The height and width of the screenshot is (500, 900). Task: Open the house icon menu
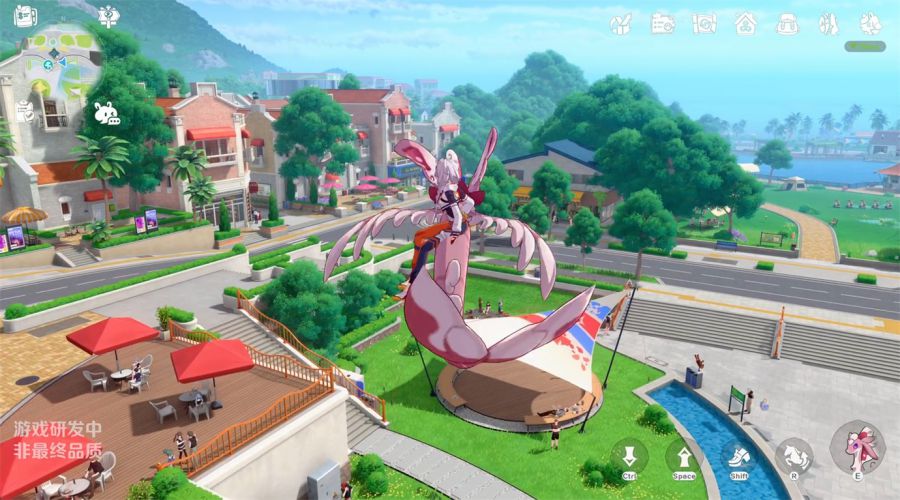[745, 22]
